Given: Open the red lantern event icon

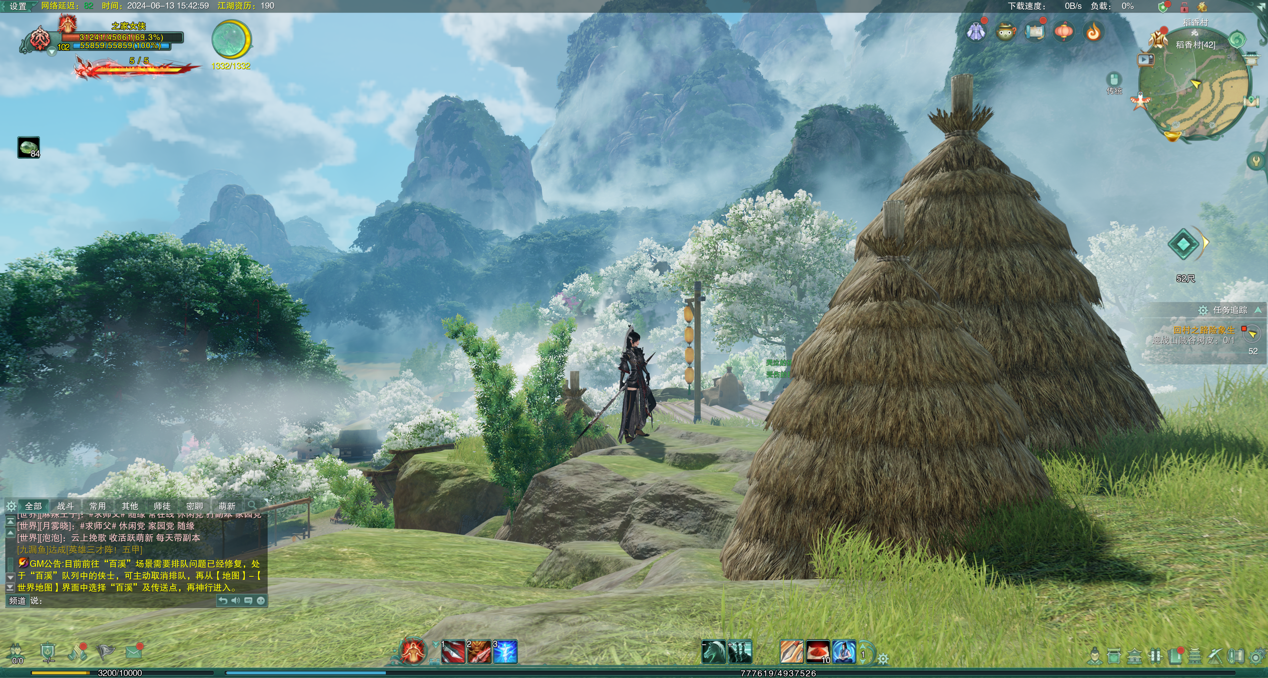Looking at the screenshot, I should [1064, 32].
